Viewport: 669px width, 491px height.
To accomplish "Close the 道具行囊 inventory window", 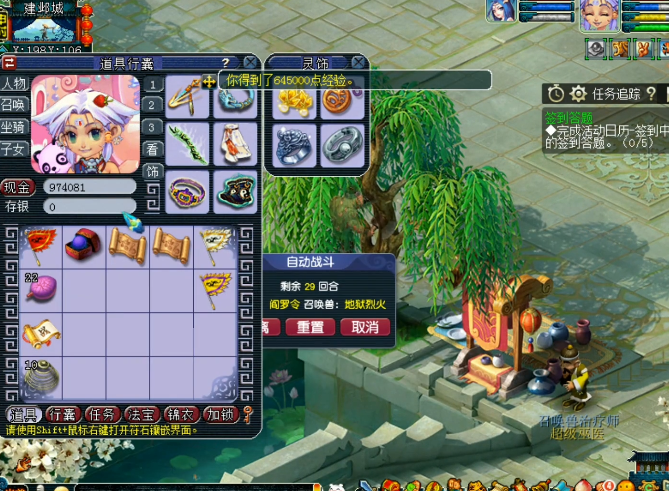I will pos(250,62).
